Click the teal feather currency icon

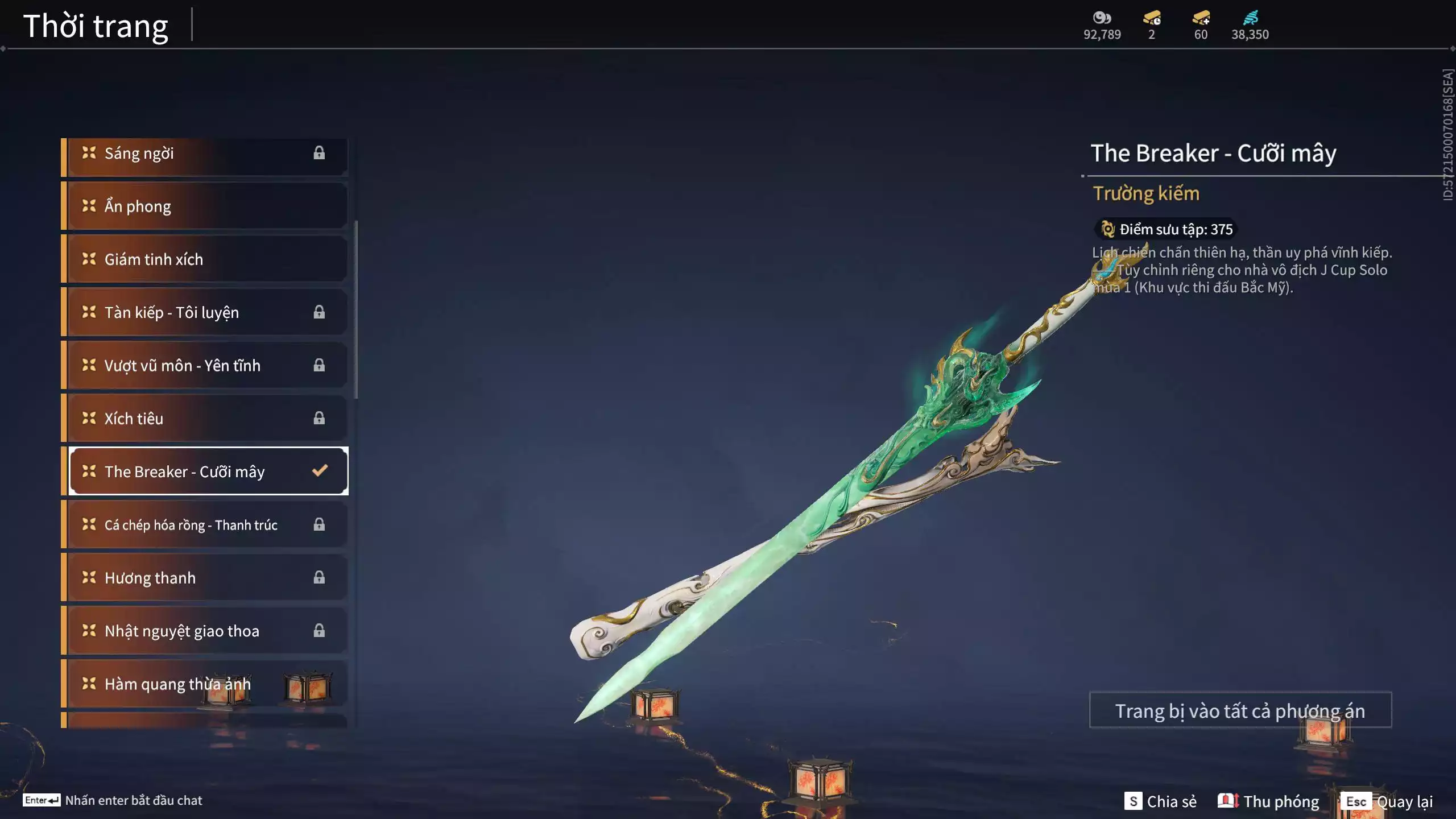(1250, 18)
